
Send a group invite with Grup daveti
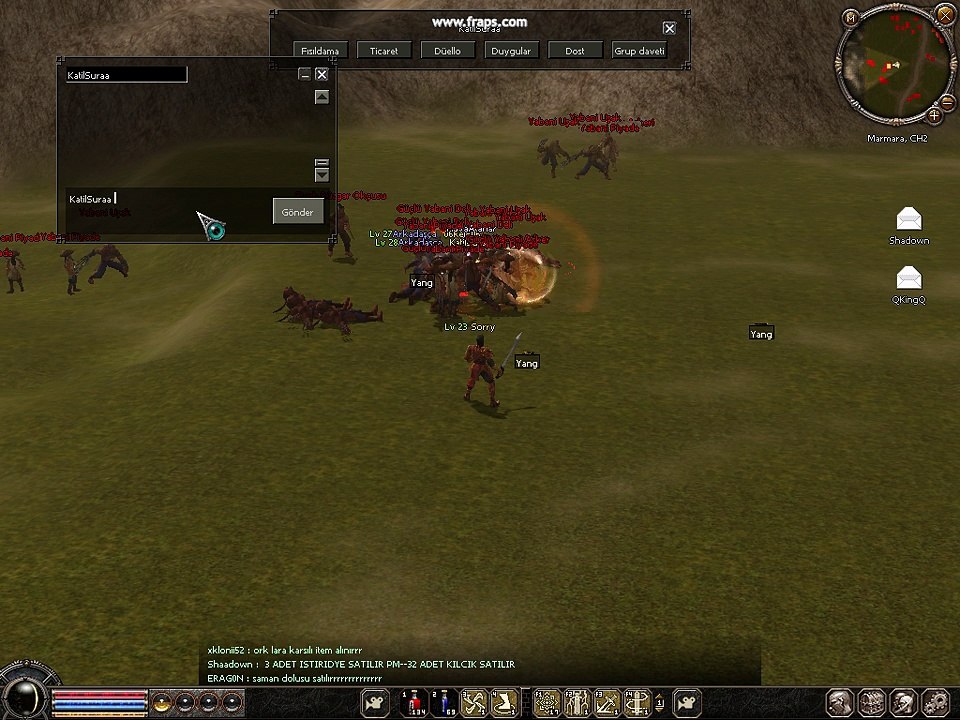[x=639, y=50]
